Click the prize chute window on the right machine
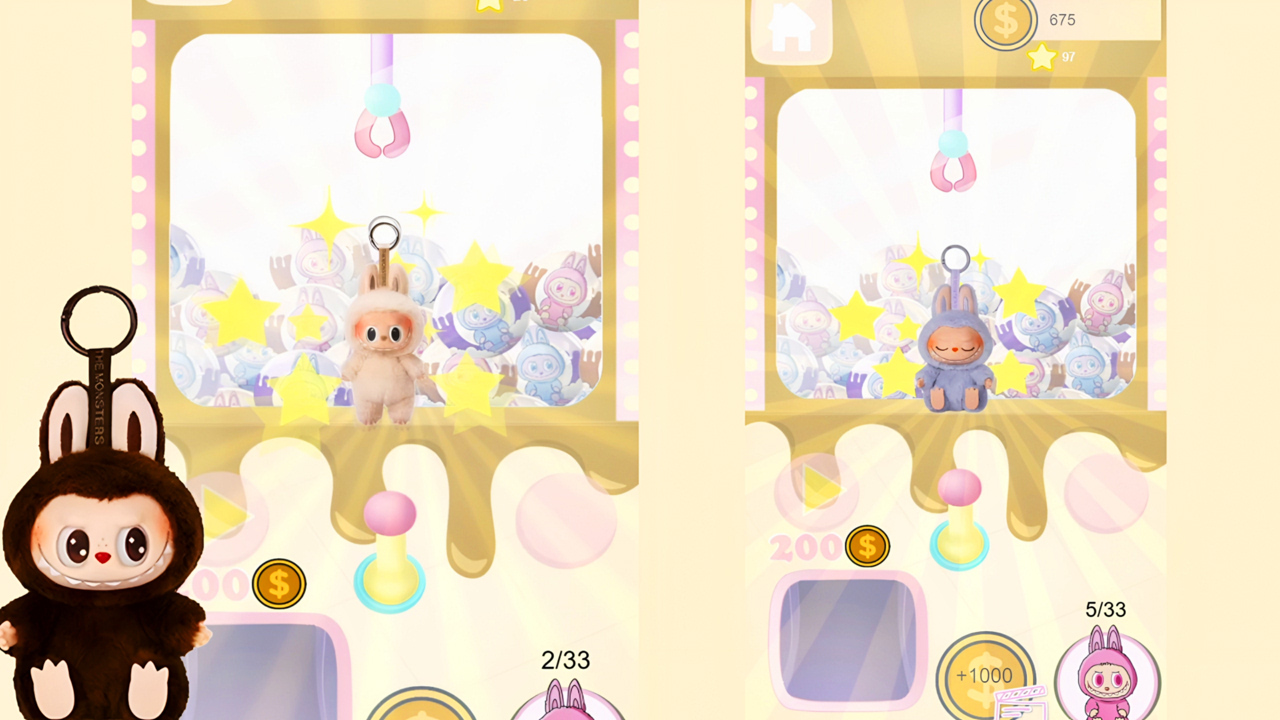Screen dimensions: 1280x720 [x=843, y=640]
